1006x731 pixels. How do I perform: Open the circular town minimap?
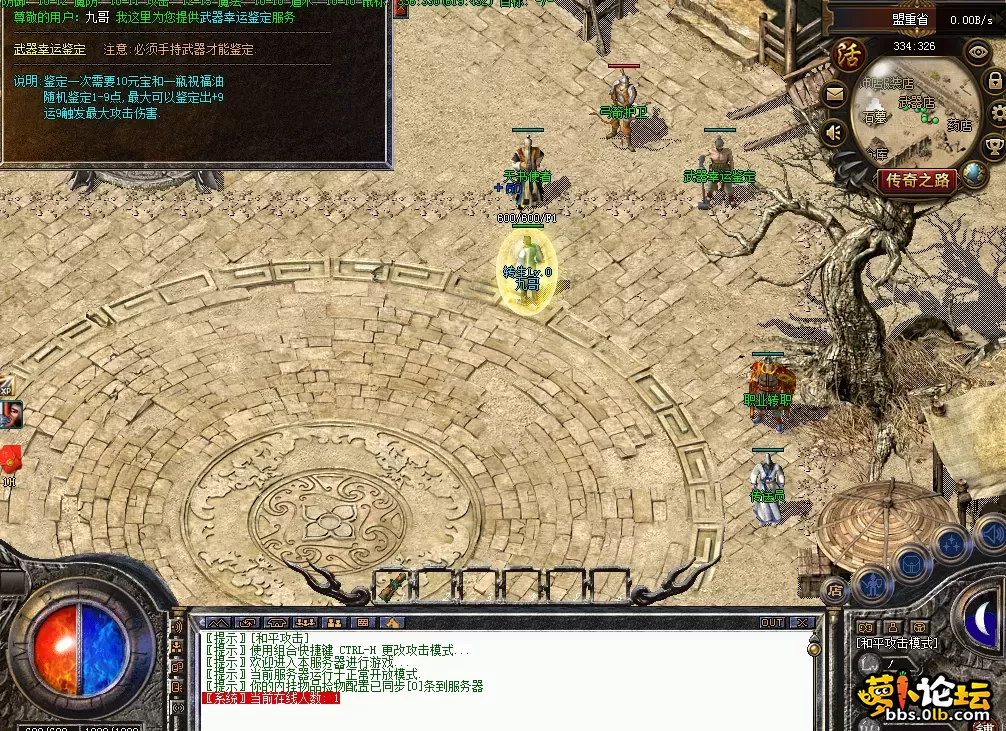tap(915, 115)
